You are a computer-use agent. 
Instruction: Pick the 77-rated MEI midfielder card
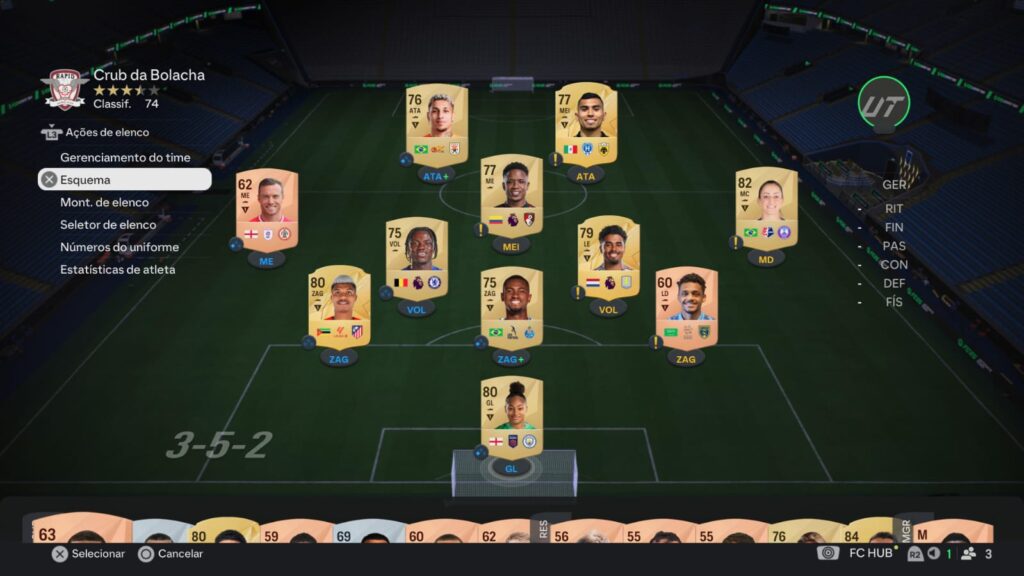coord(511,196)
